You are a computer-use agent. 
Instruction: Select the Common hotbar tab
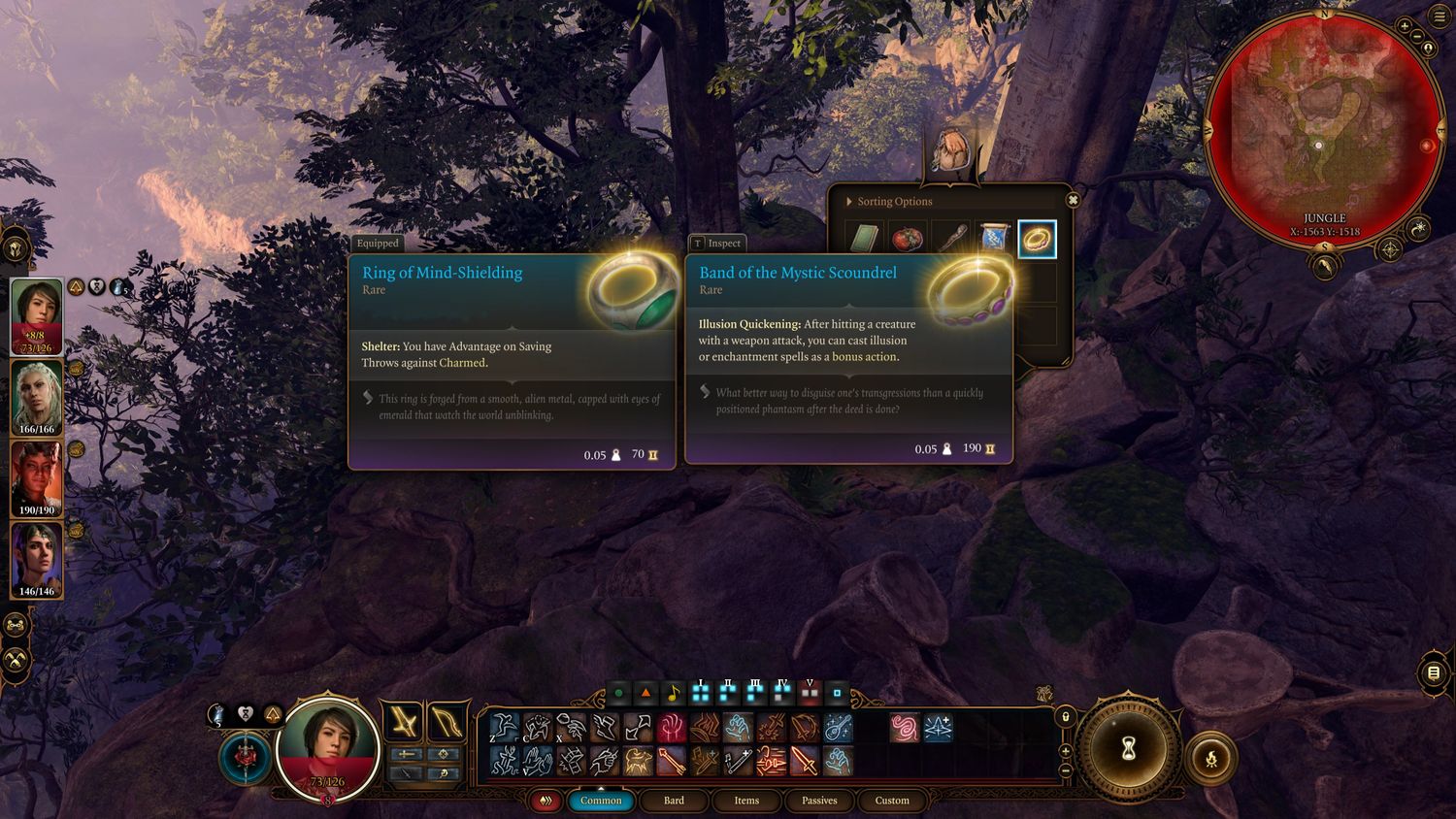coord(601,801)
